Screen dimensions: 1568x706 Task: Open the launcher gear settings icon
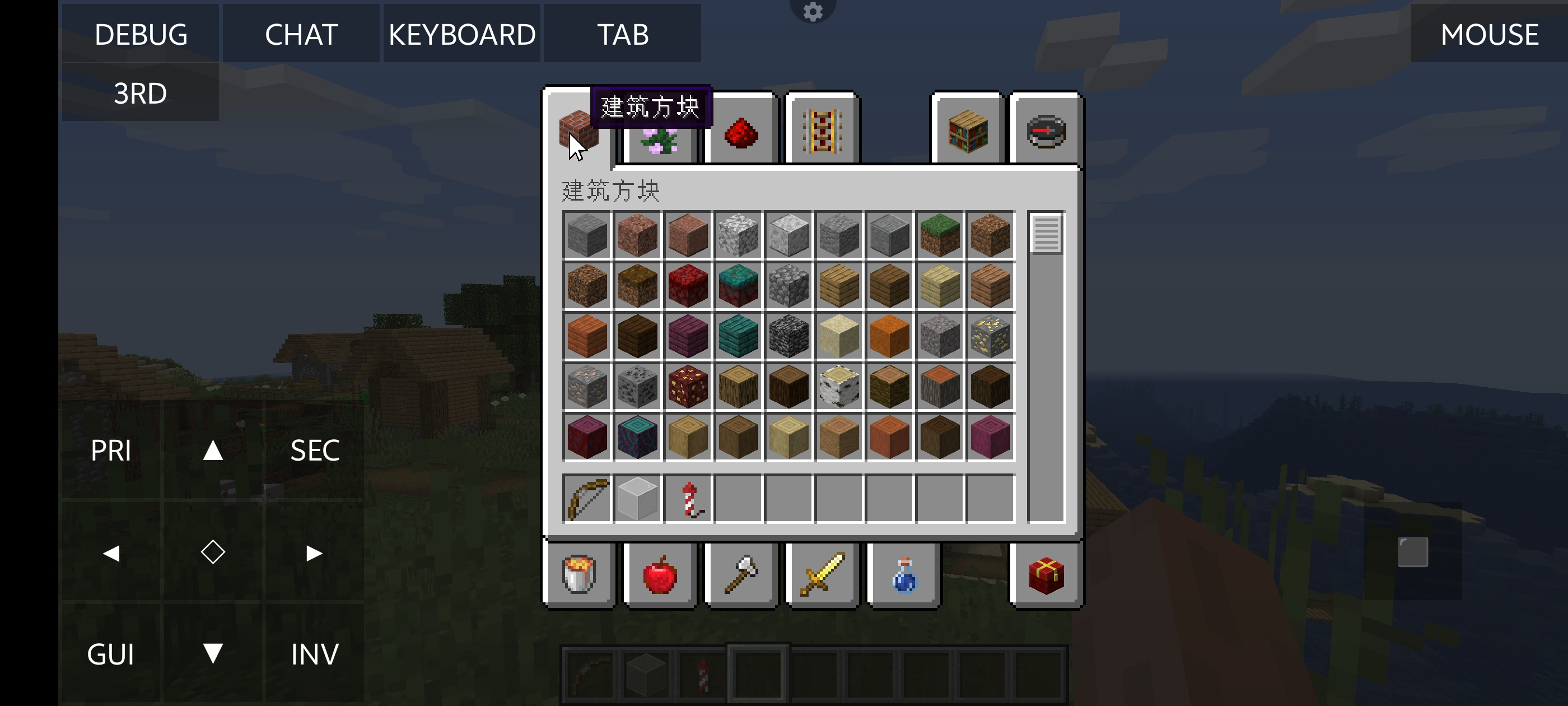click(813, 11)
